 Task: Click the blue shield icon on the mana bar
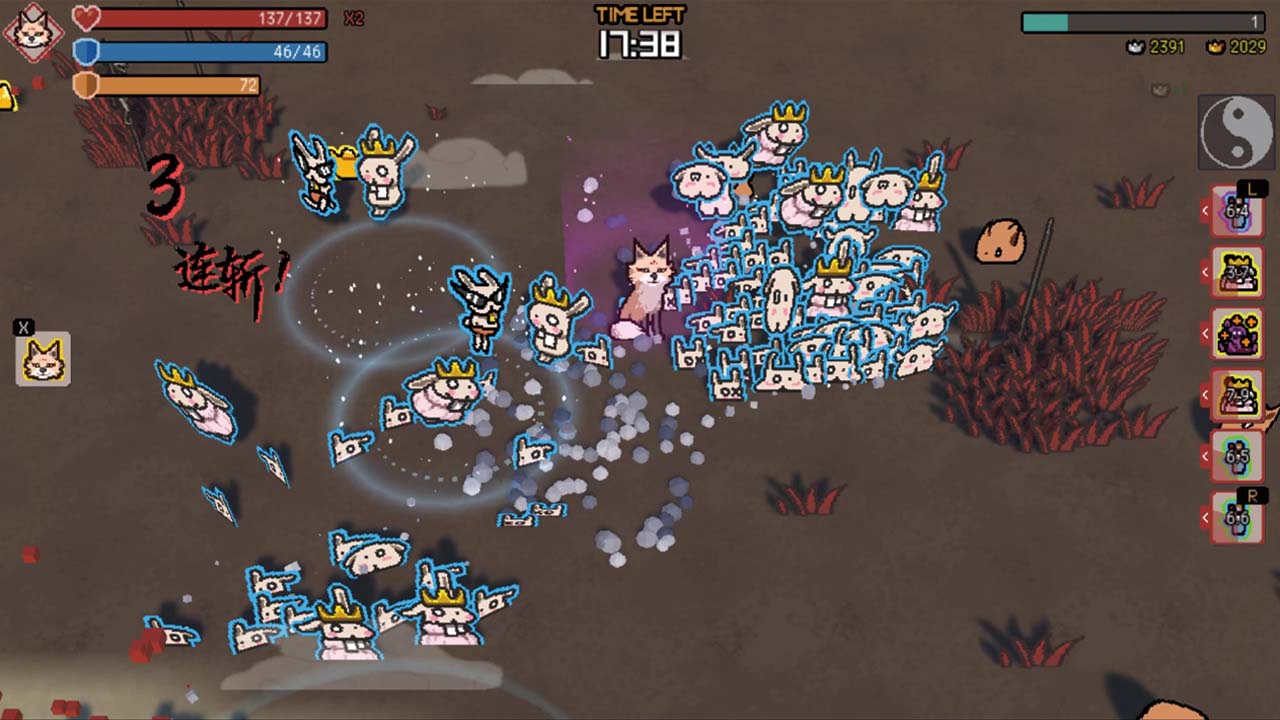click(x=84, y=52)
